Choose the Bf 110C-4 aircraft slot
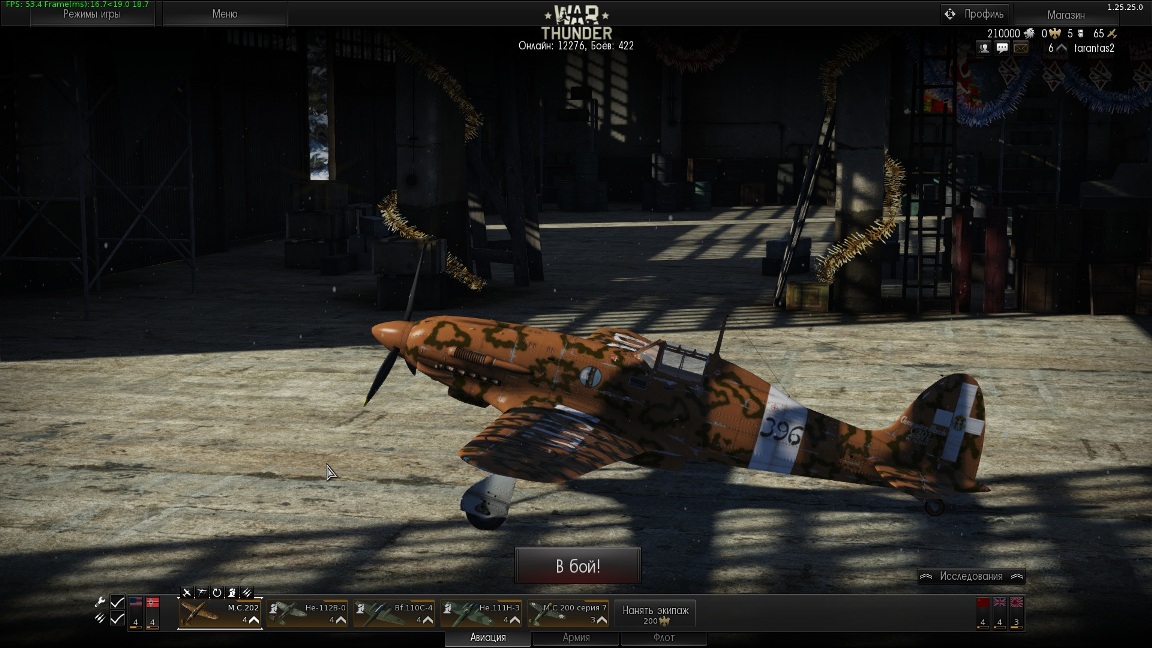Image resolution: width=1152 pixels, height=648 pixels. coord(394,612)
